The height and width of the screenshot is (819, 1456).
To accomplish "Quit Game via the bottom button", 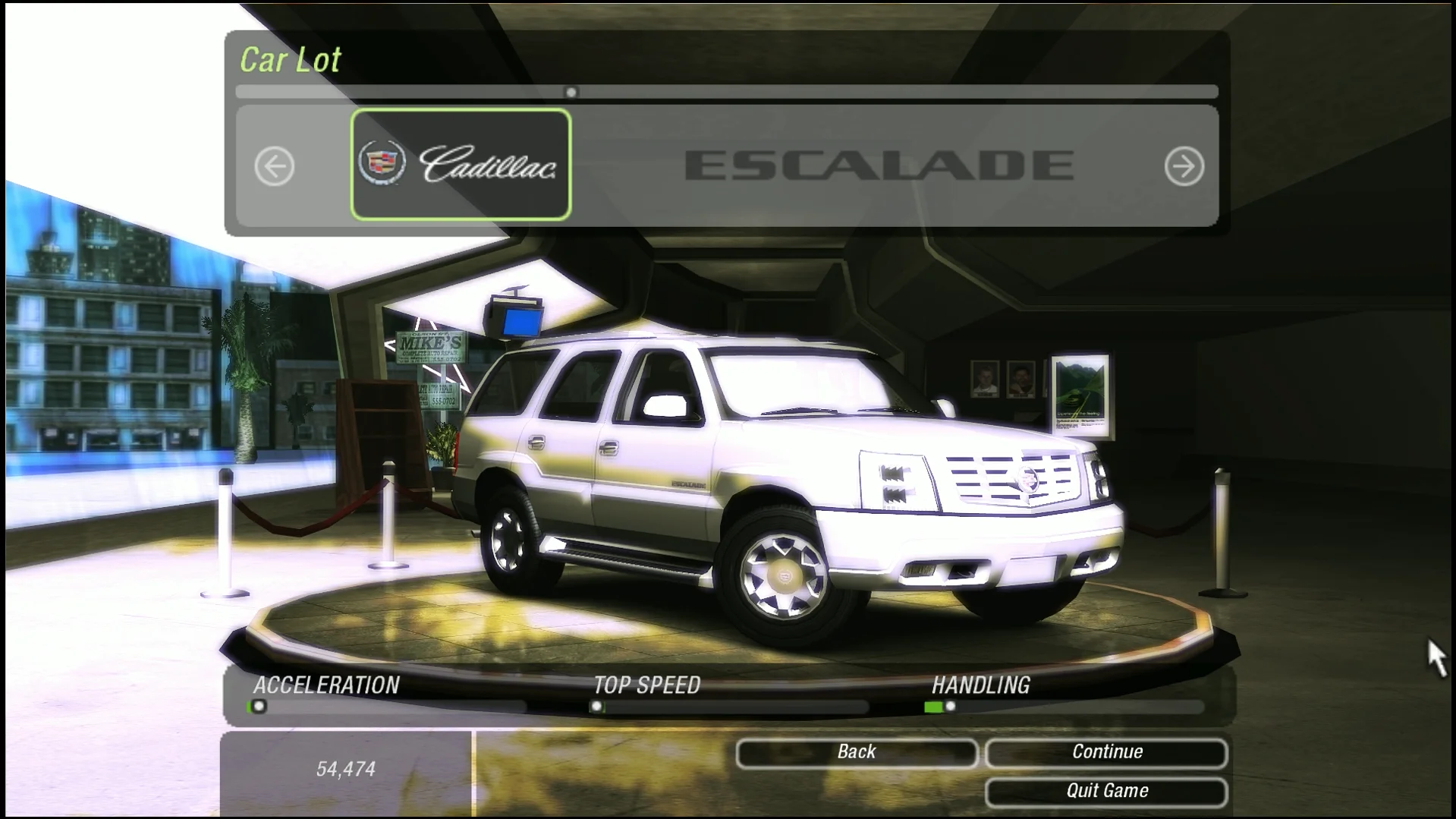I will click(x=1106, y=791).
